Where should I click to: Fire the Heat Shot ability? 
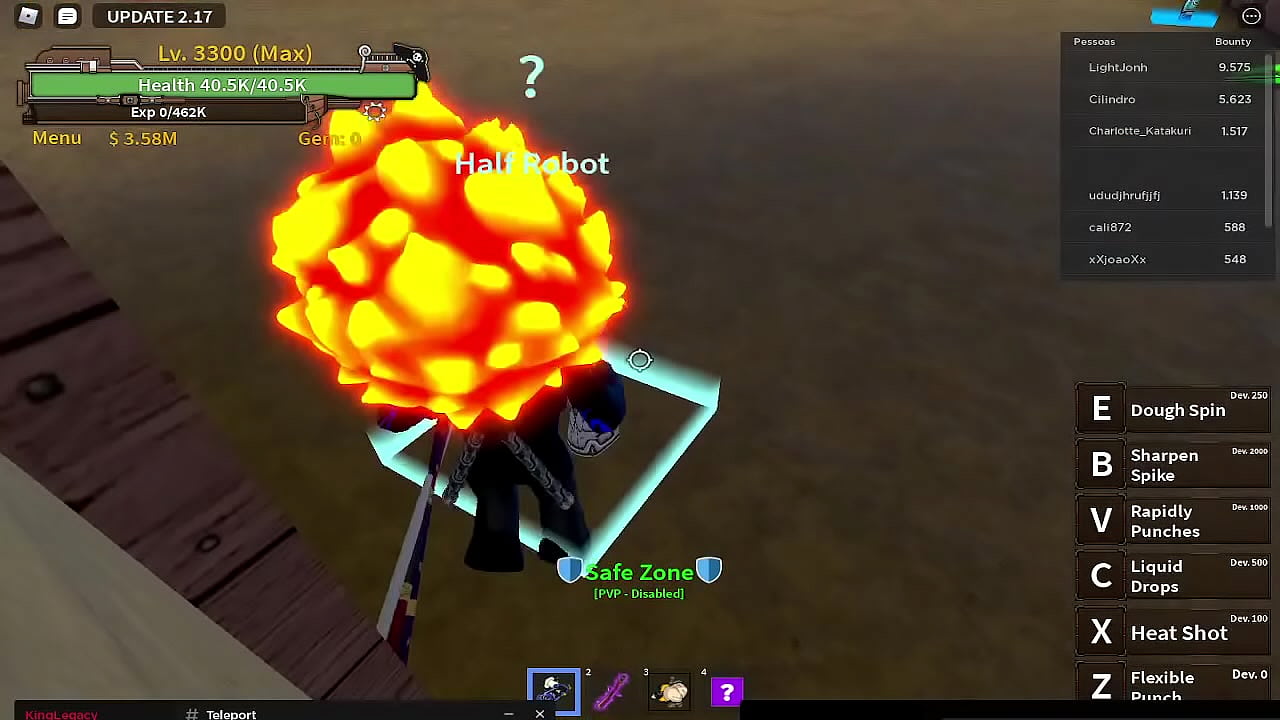(x=1172, y=632)
